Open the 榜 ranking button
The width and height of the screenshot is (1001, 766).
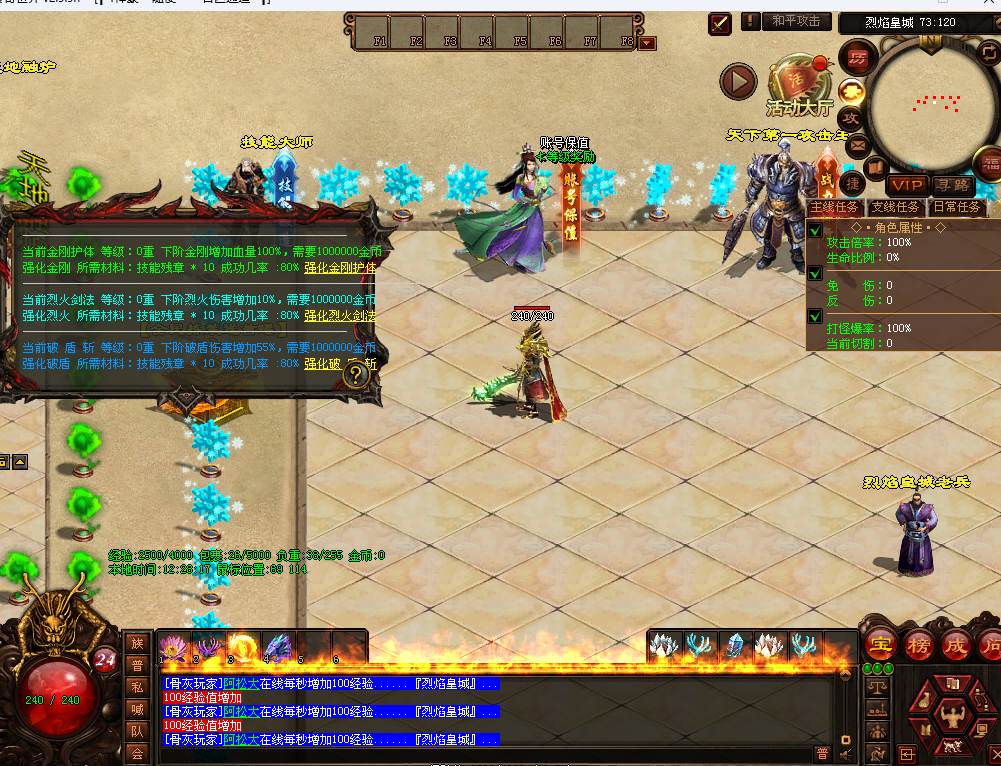pos(918,644)
